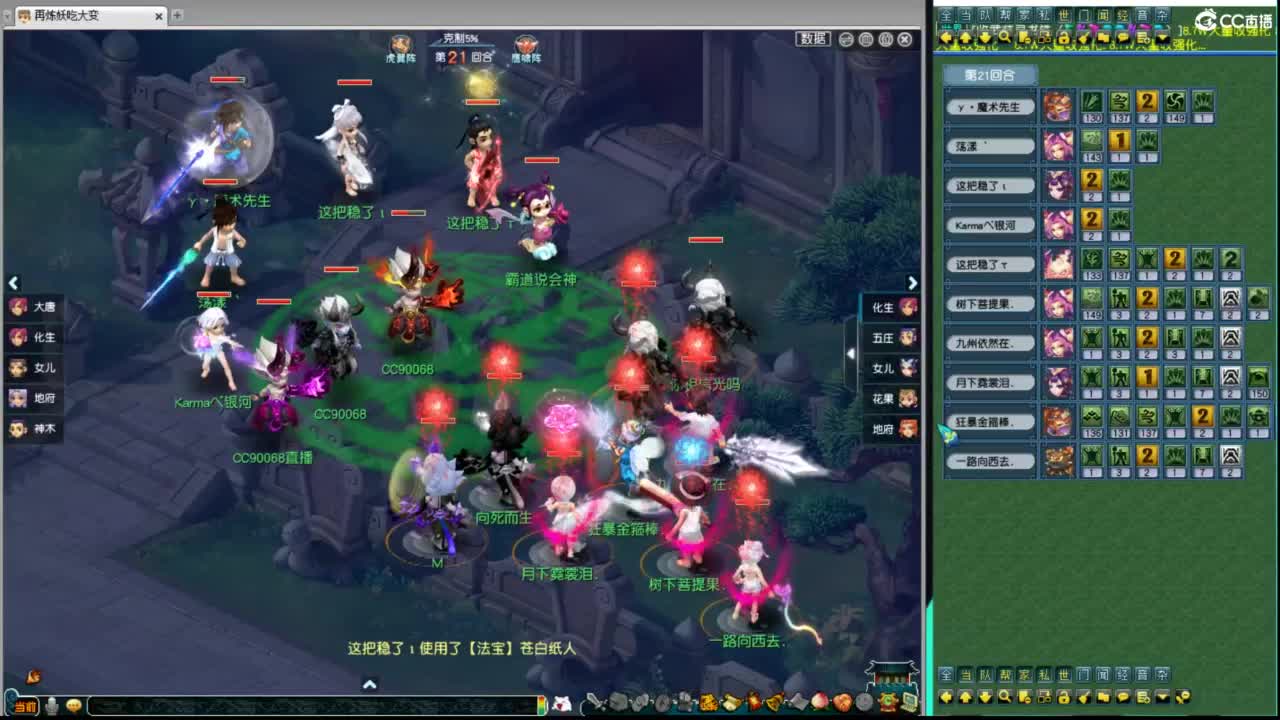Select the magnifier search icon in the chat toolbar
Screen dimensions: 1280x720
[1005, 37]
